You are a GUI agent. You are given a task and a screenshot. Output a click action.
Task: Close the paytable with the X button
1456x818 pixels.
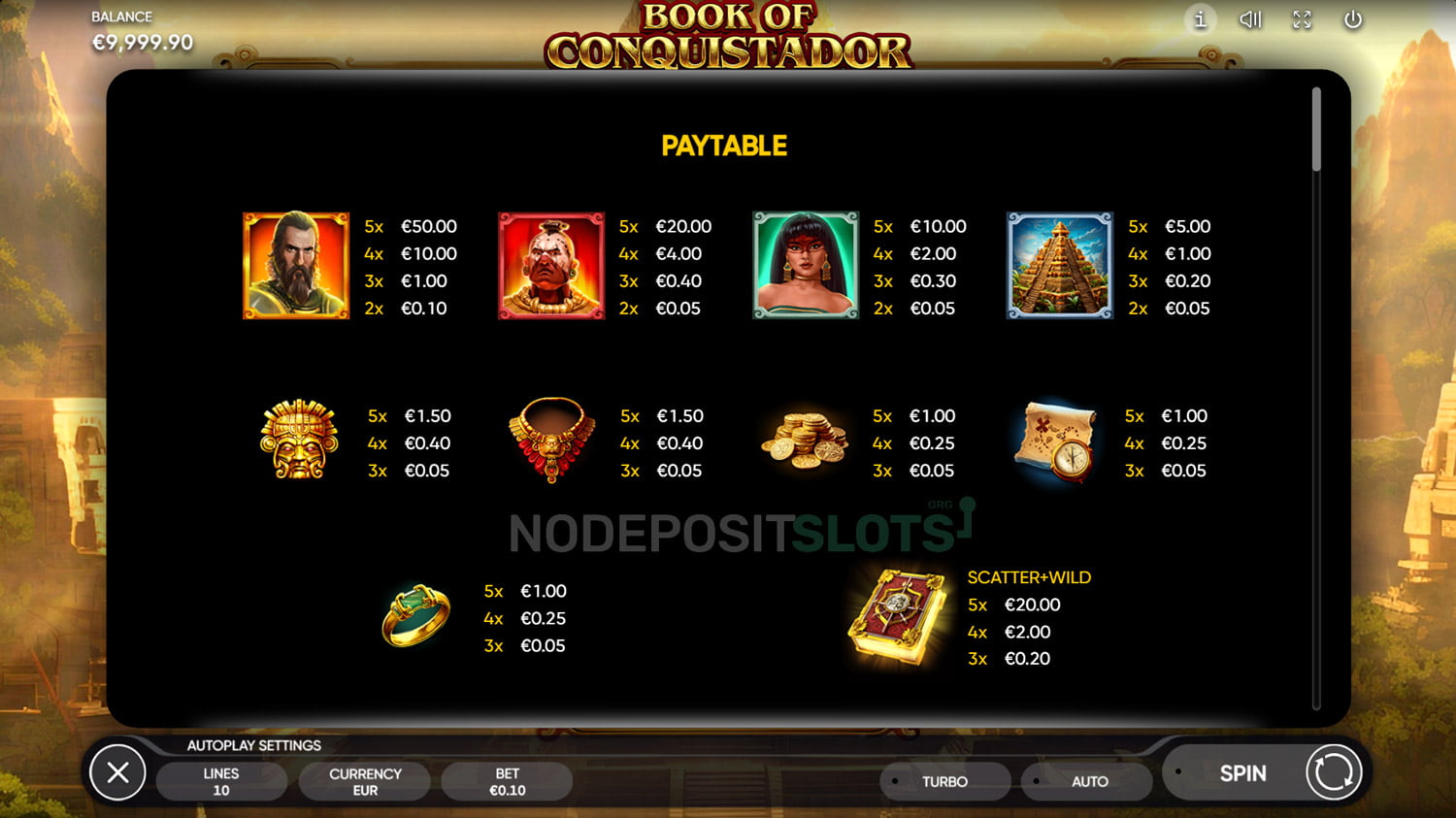[117, 772]
